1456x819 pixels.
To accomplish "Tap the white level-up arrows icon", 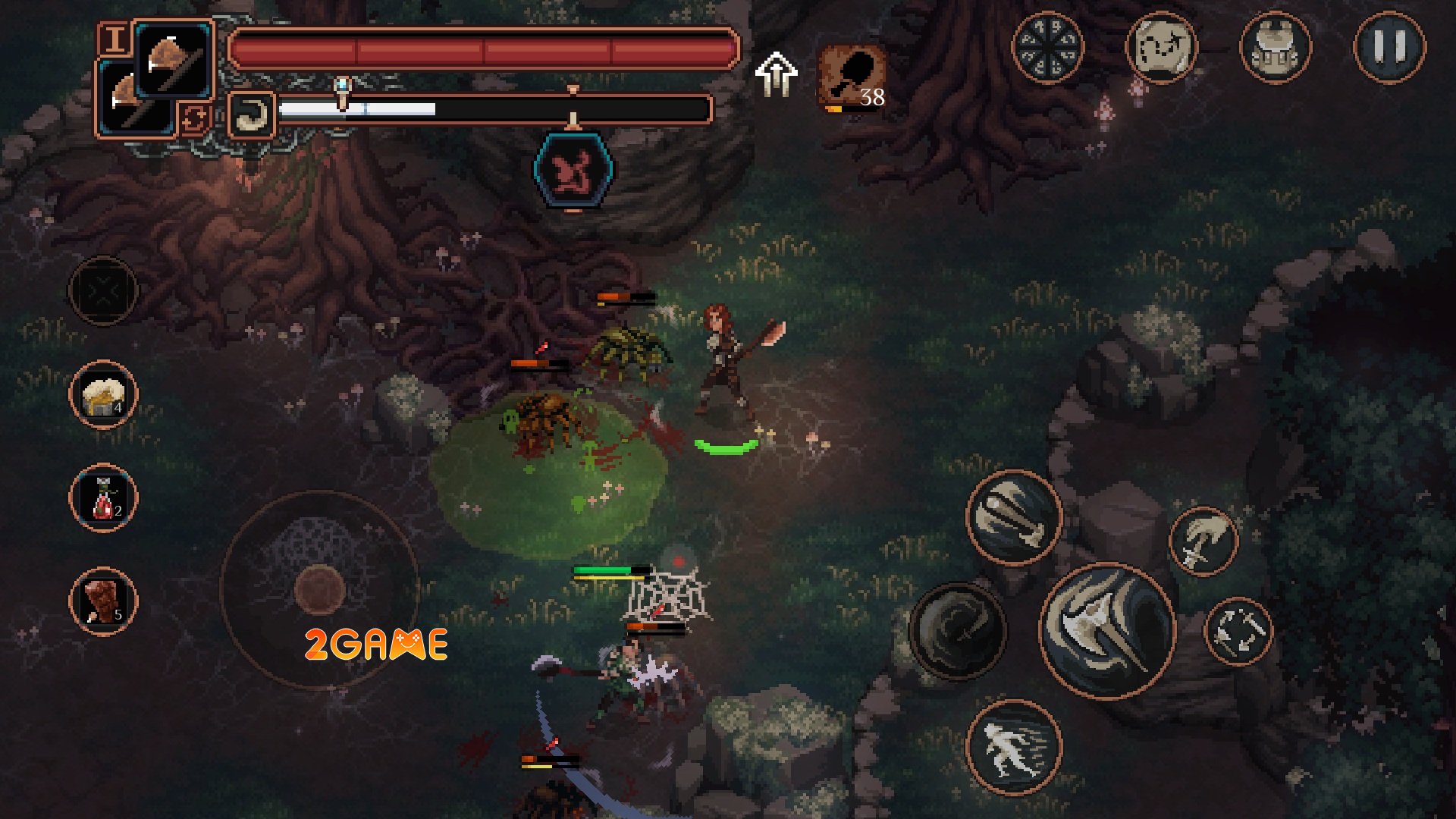I will point(776,74).
